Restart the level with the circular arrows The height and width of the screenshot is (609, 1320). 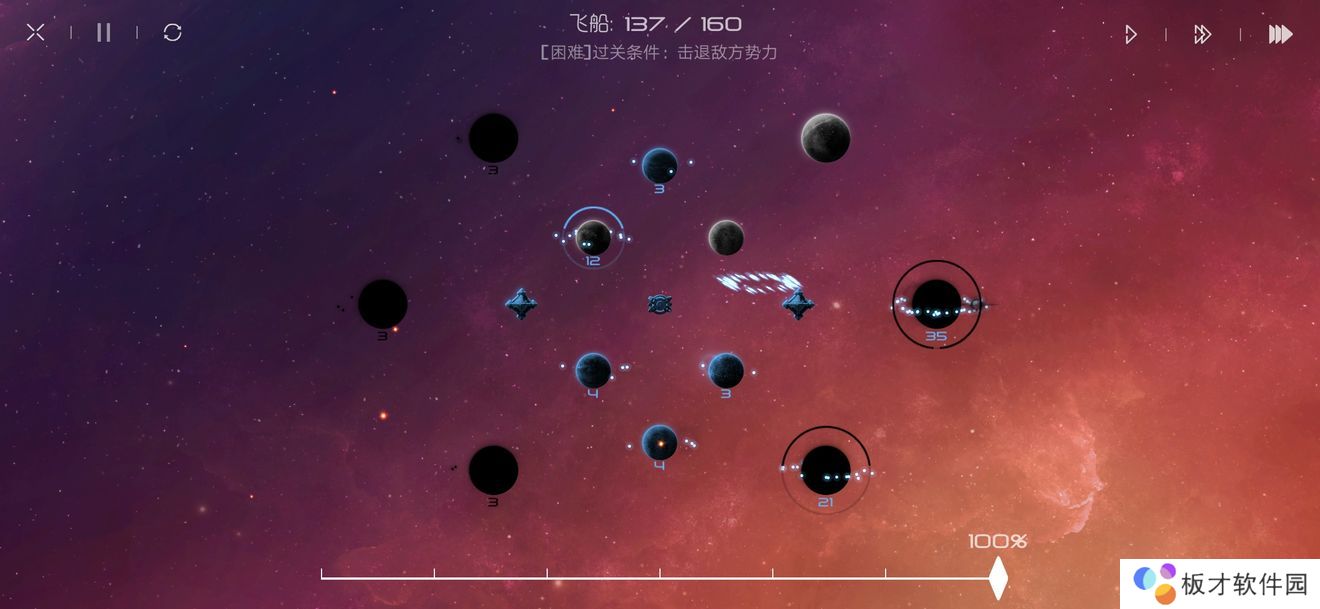click(x=173, y=33)
